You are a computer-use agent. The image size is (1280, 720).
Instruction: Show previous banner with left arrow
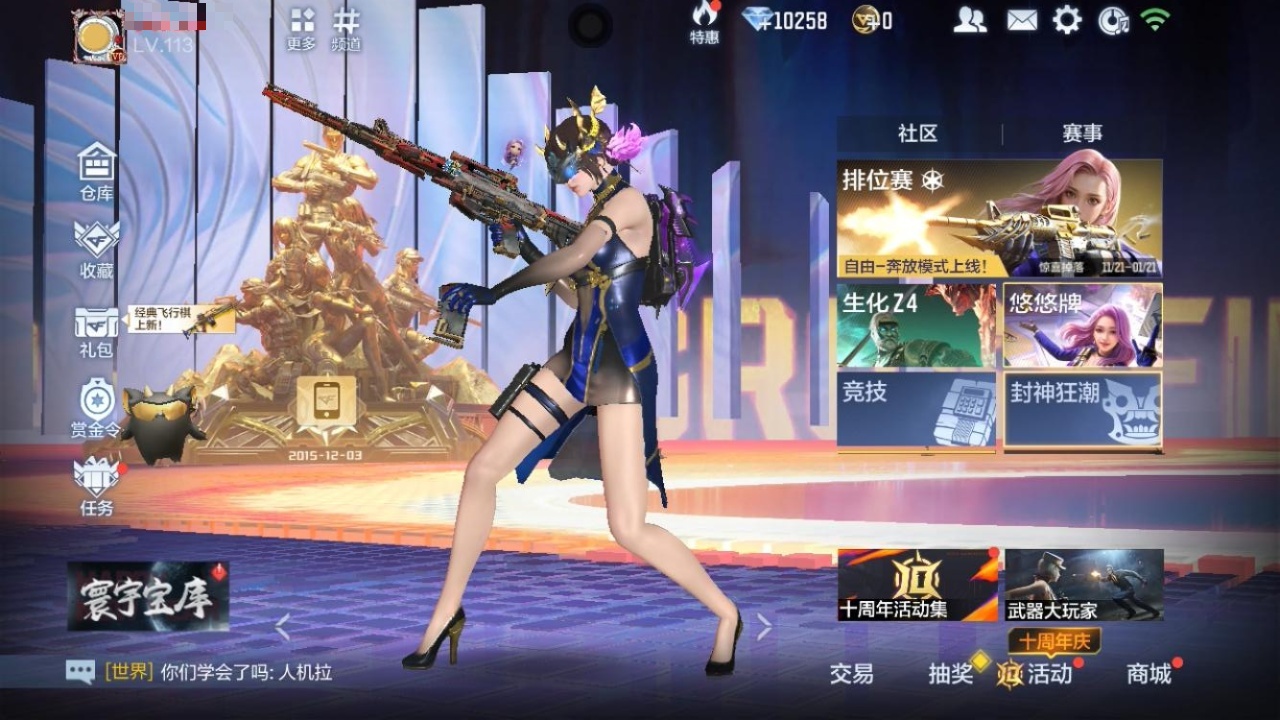click(283, 627)
